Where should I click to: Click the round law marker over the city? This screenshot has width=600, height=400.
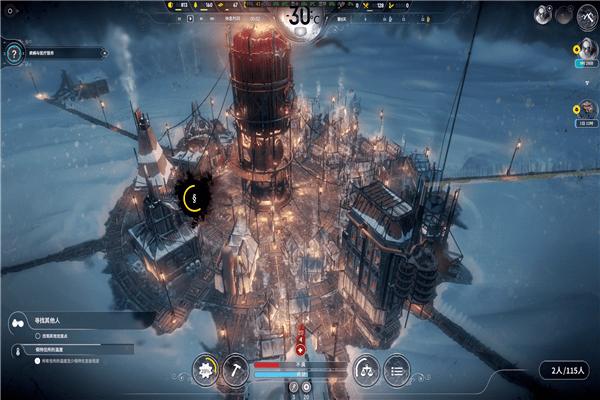pos(193,197)
